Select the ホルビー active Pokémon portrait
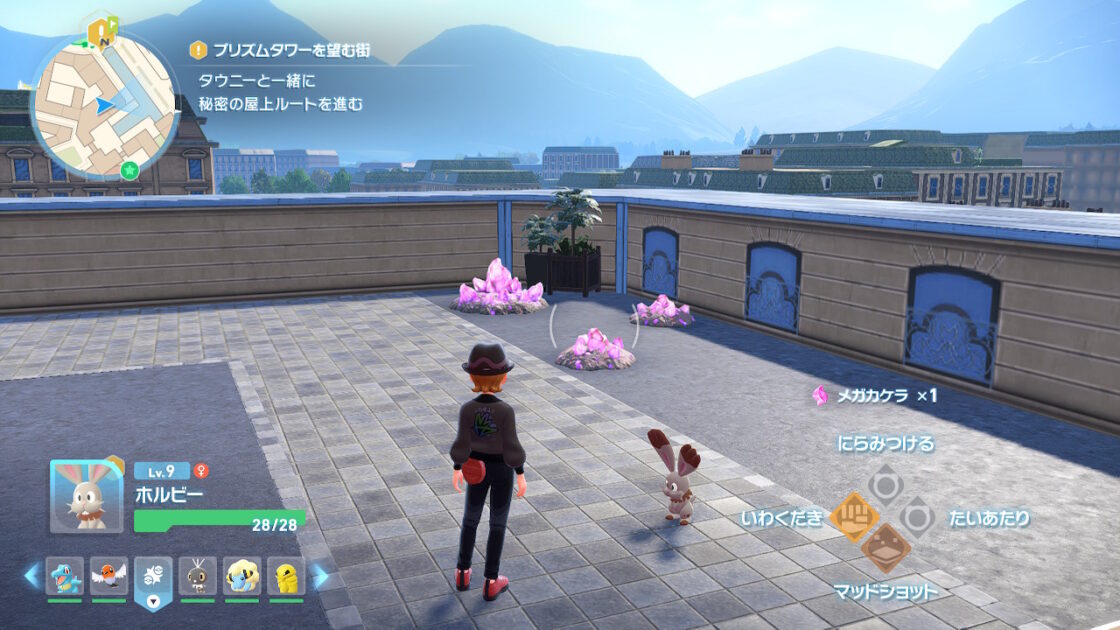This screenshot has height=630, width=1120. point(86,496)
